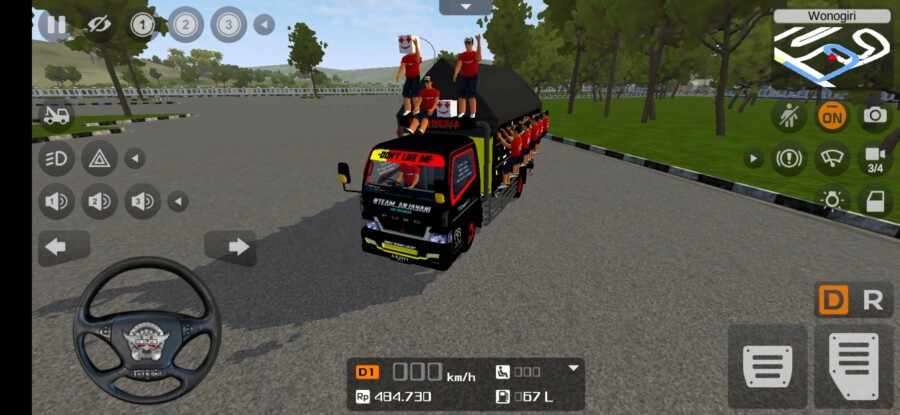Image resolution: width=900 pixels, height=415 pixels.
Task: Shift into reverse gear R
Action: [x=872, y=300]
